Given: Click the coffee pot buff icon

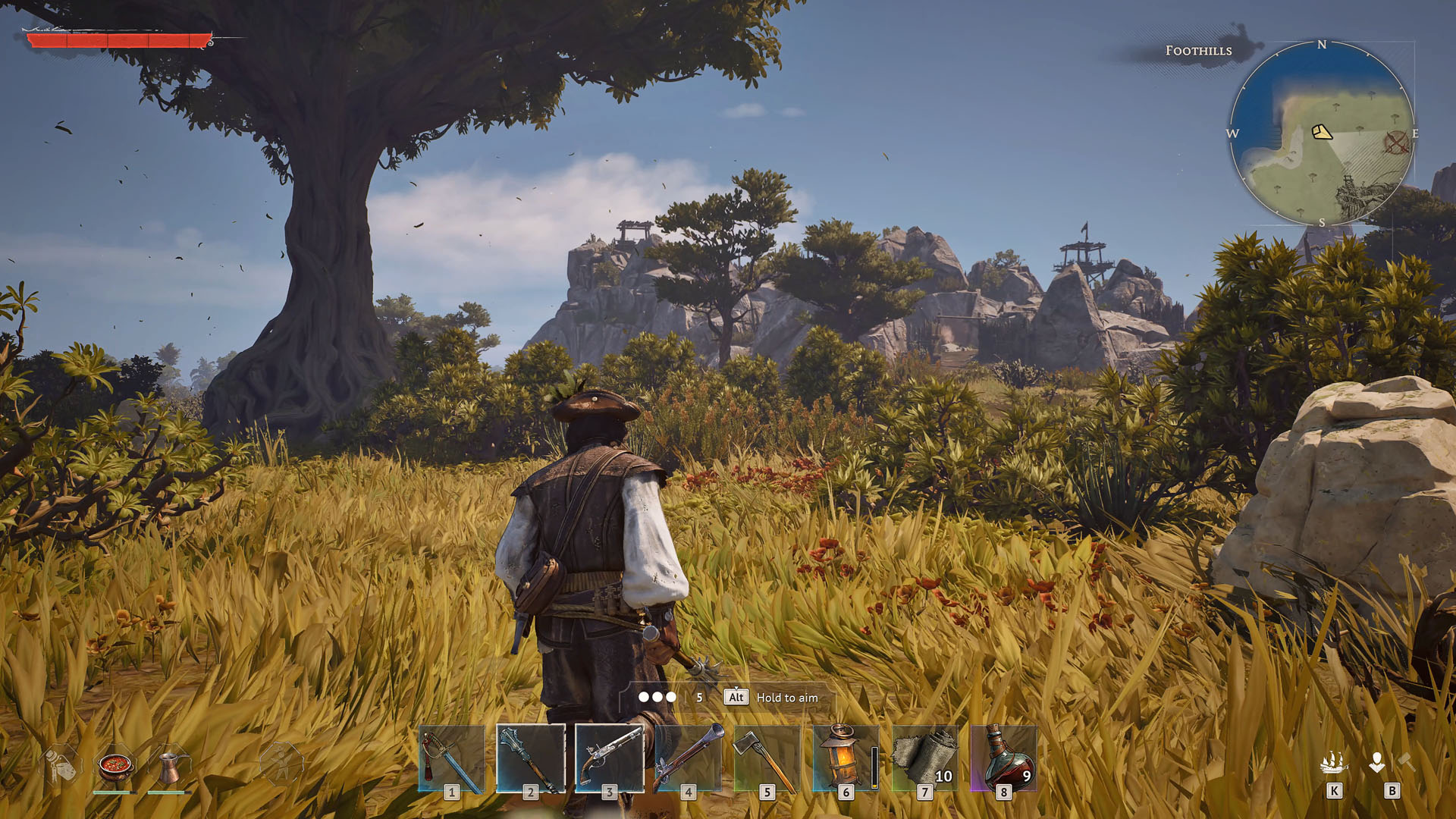Looking at the screenshot, I should 169,768.
